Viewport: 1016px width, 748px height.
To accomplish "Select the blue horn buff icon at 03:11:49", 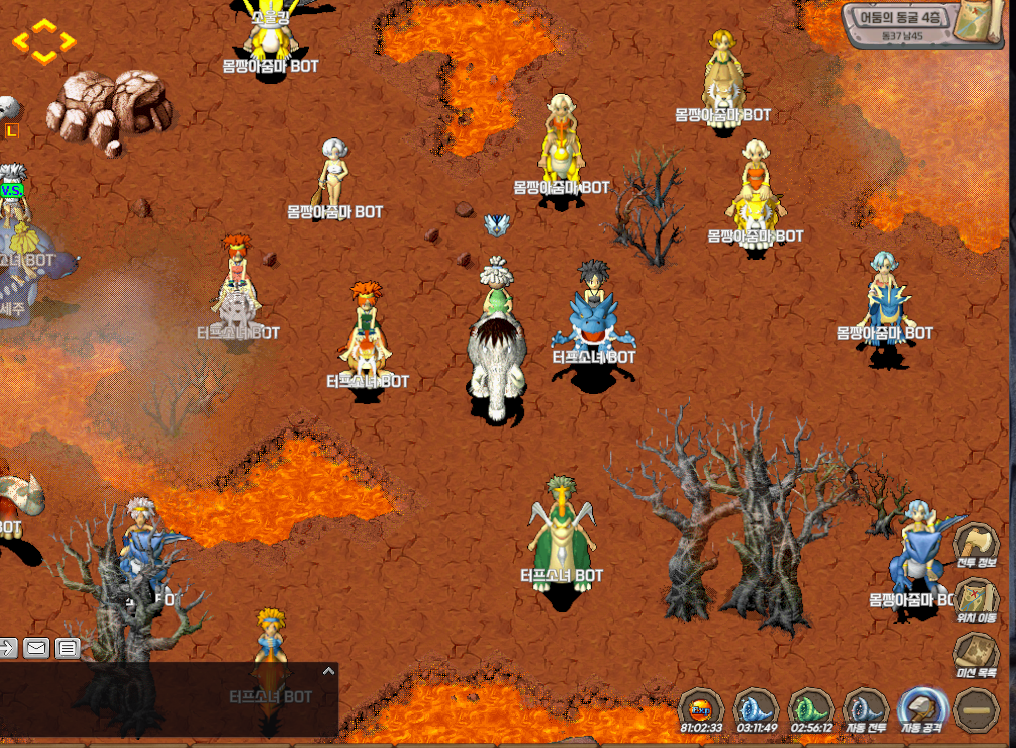I will (756, 708).
